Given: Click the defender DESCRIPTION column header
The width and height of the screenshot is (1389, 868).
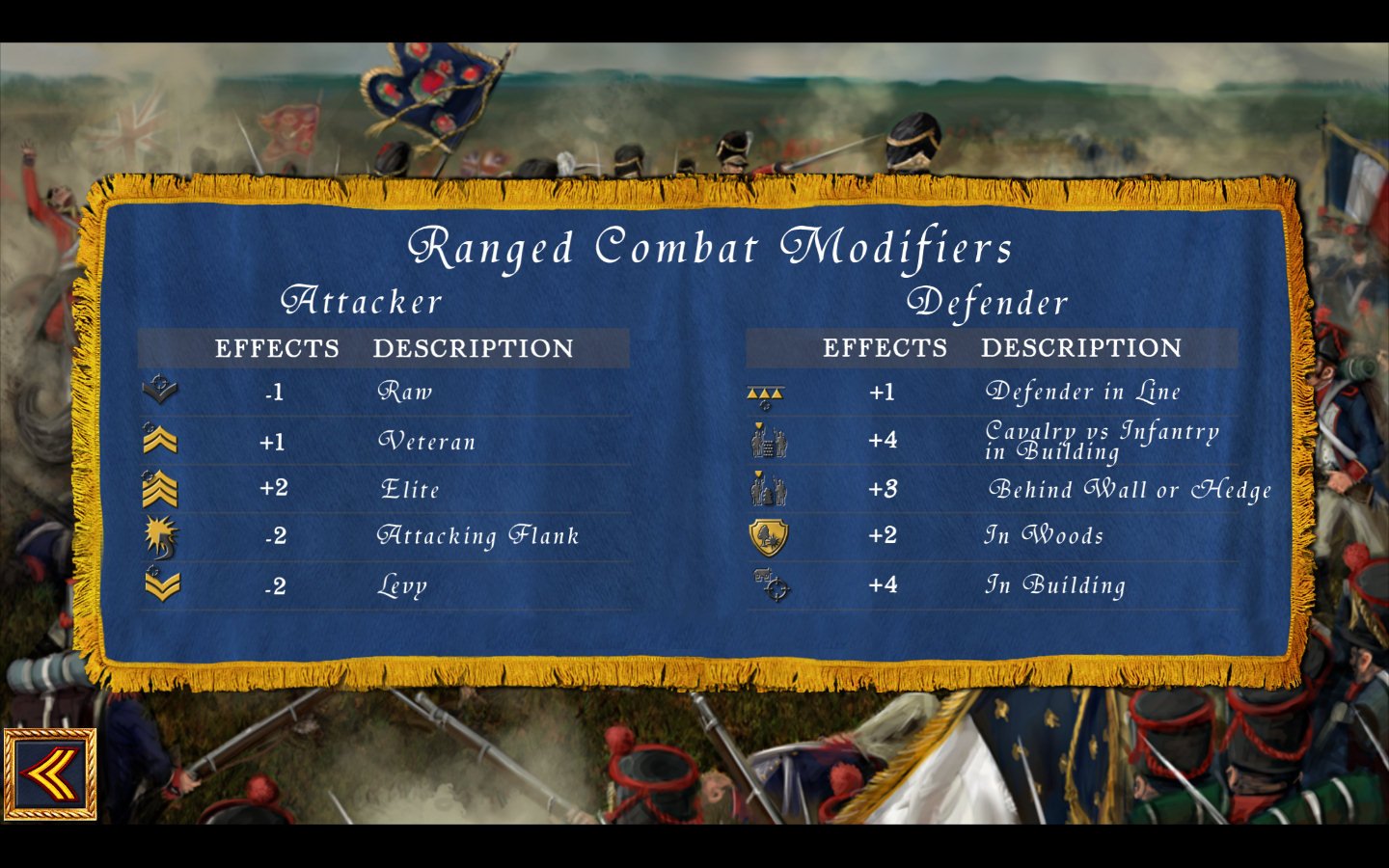Looking at the screenshot, I should (1081, 348).
